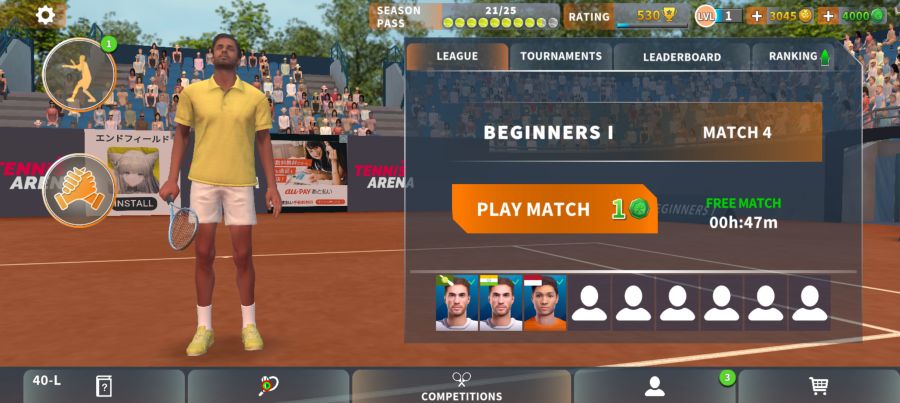Select the opponent portrait with India flag
Image resolution: width=900 pixels, height=403 pixels.
[500, 302]
